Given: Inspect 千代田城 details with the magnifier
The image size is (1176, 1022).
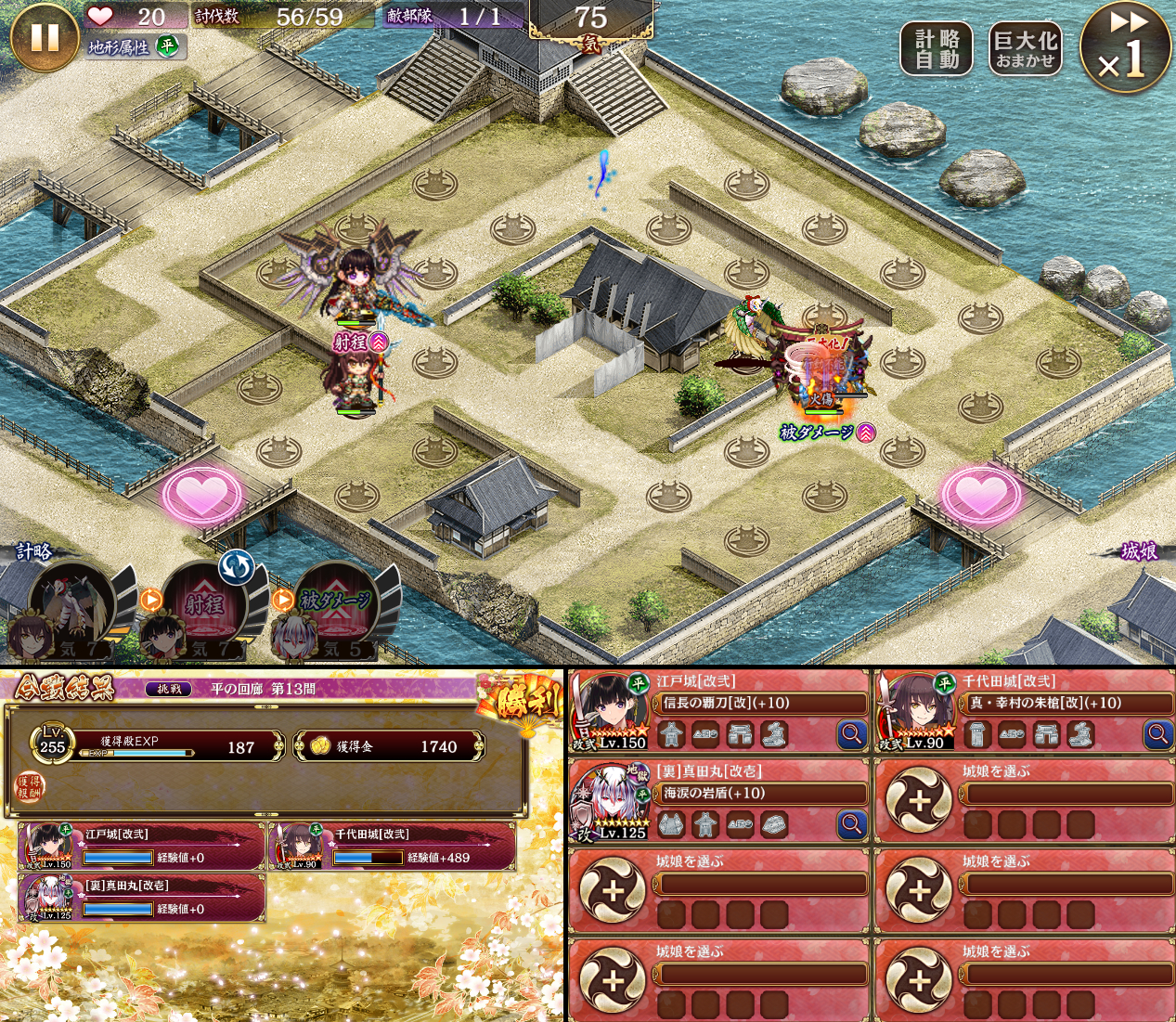Looking at the screenshot, I should (x=1157, y=734).
